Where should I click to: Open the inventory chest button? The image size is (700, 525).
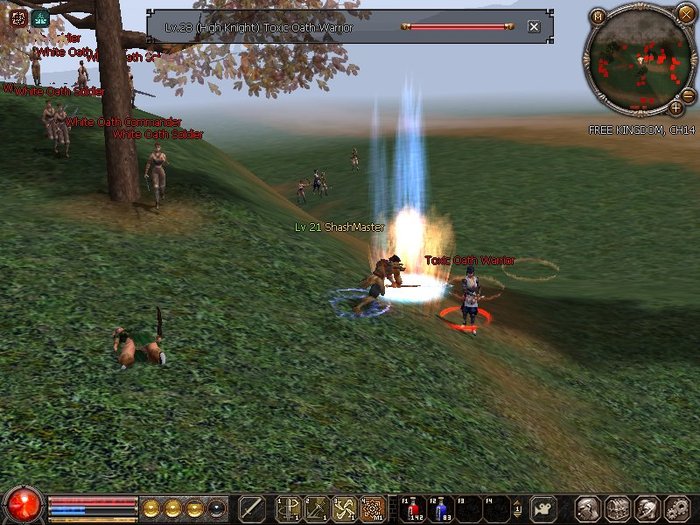tap(617, 508)
